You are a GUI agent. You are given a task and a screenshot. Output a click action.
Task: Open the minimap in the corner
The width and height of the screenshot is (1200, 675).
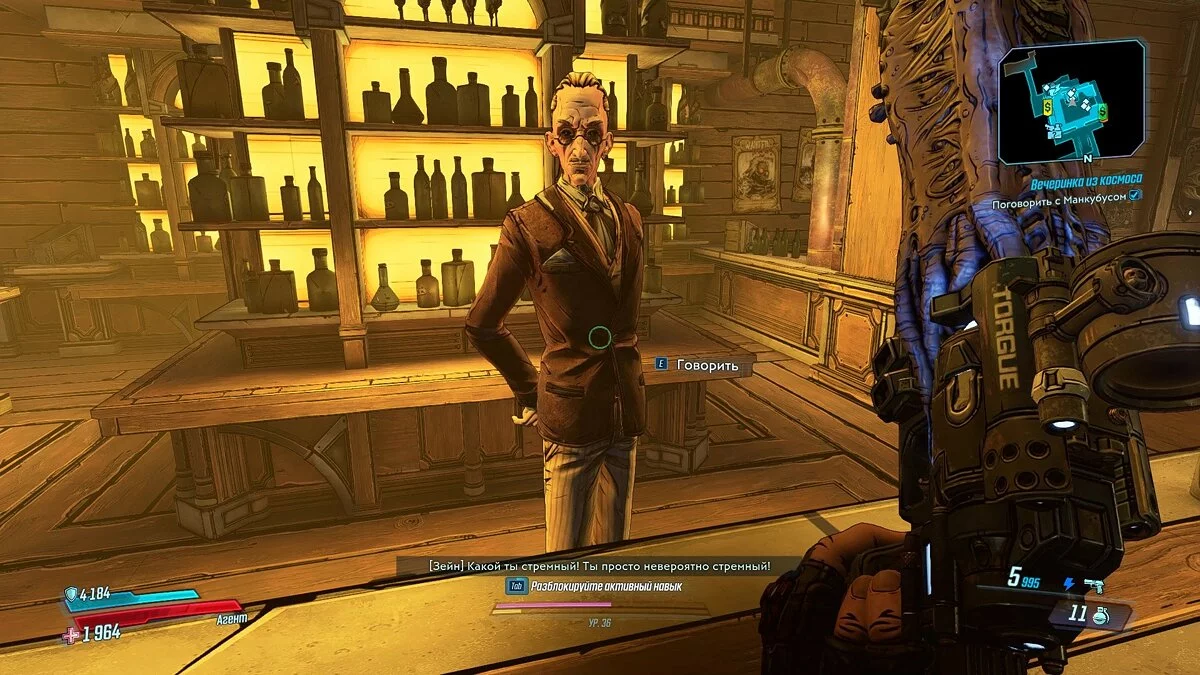click(1071, 101)
